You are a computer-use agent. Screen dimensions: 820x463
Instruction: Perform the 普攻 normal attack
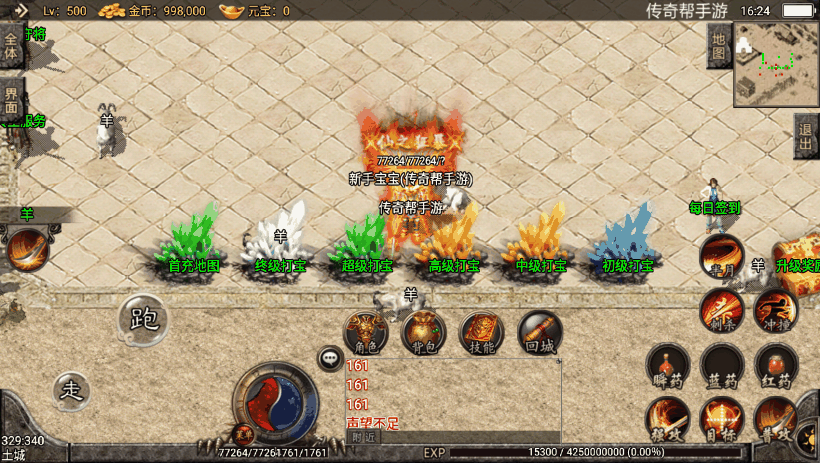[776, 418]
